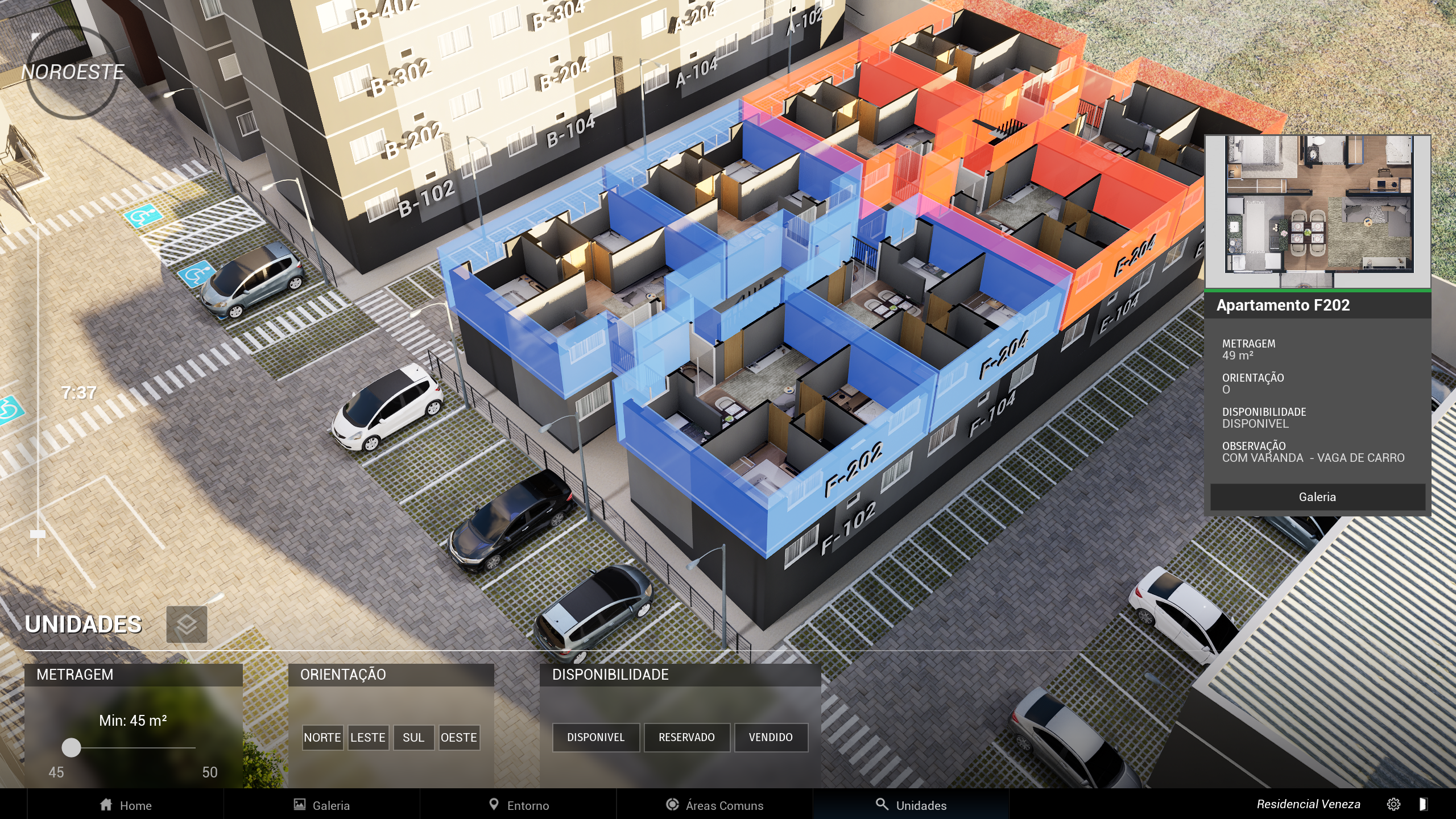The image size is (1456, 819).
Task: Click the NOROESTE compass dial
Action: click(73, 72)
